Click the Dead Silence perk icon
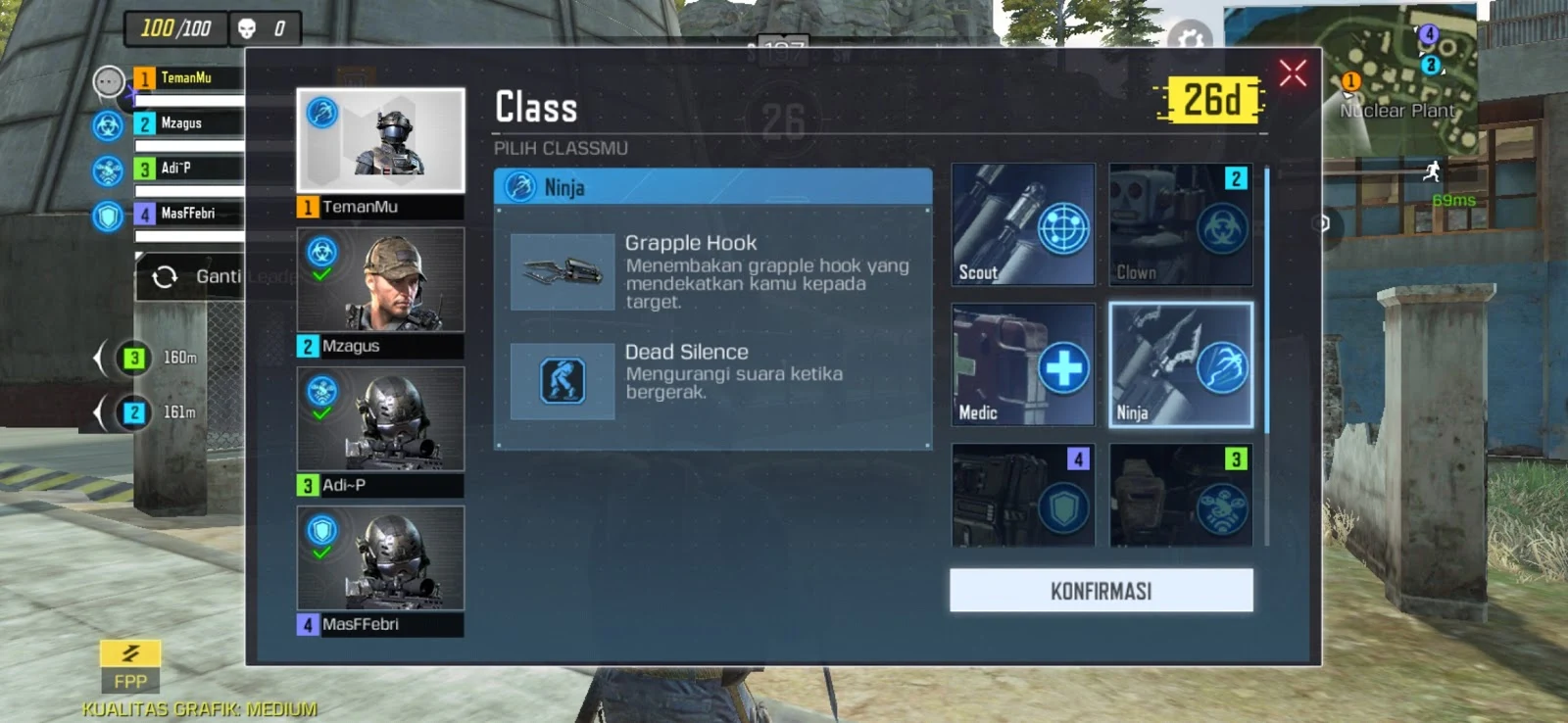The height and width of the screenshot is (723, 1568). 563,381
